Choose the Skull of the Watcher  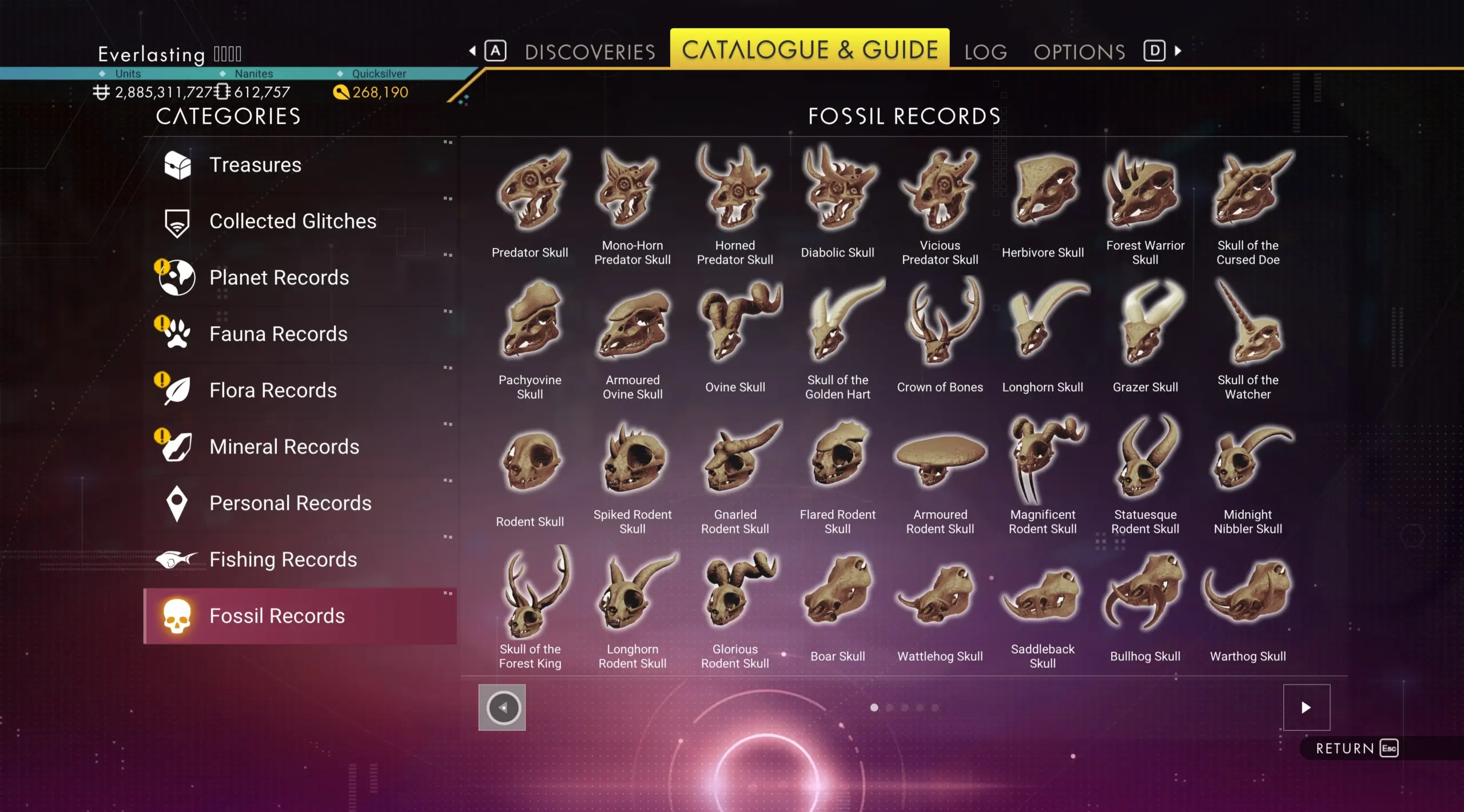1247,335
